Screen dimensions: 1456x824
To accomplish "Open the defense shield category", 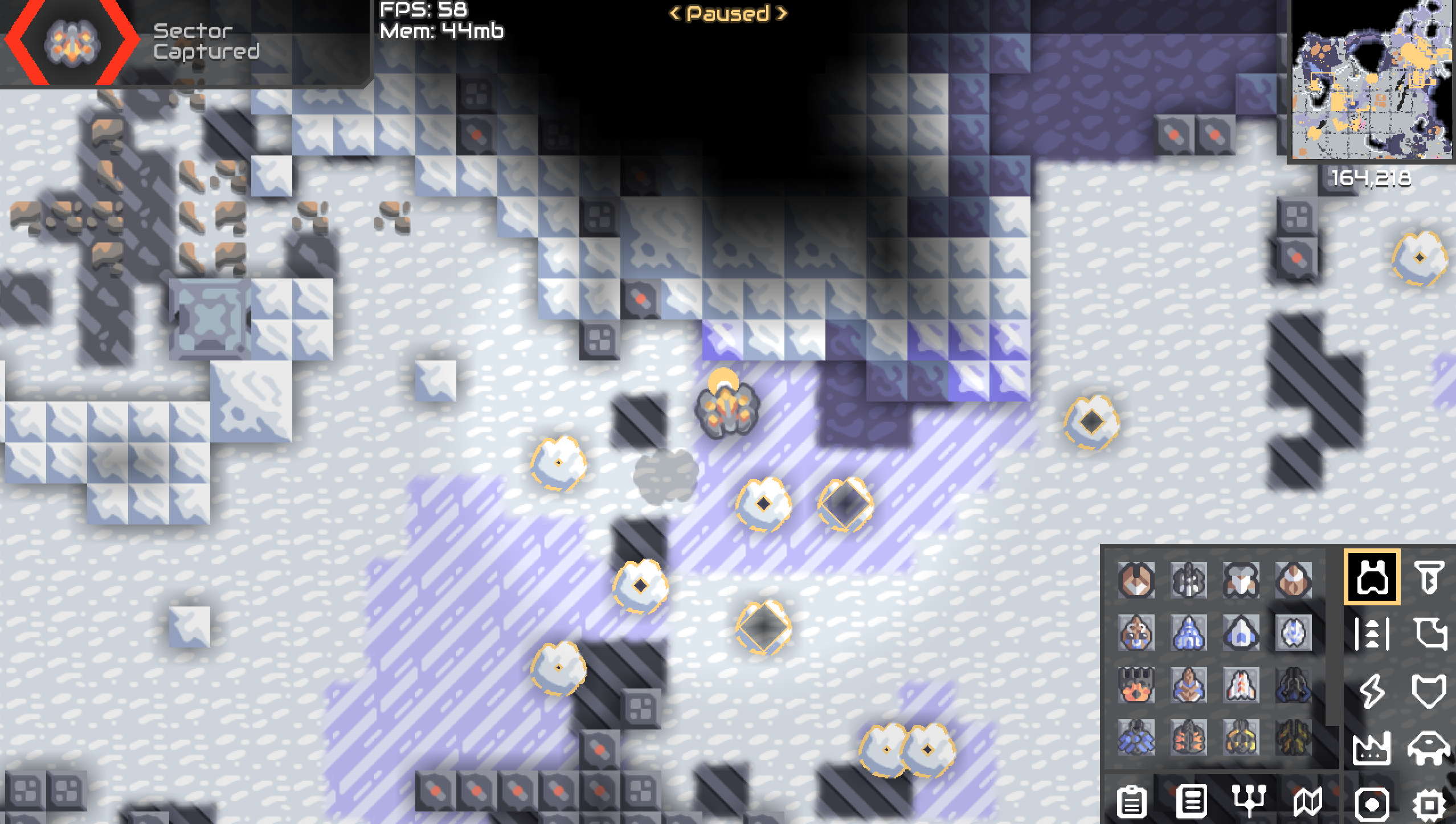I will 1429,690.
